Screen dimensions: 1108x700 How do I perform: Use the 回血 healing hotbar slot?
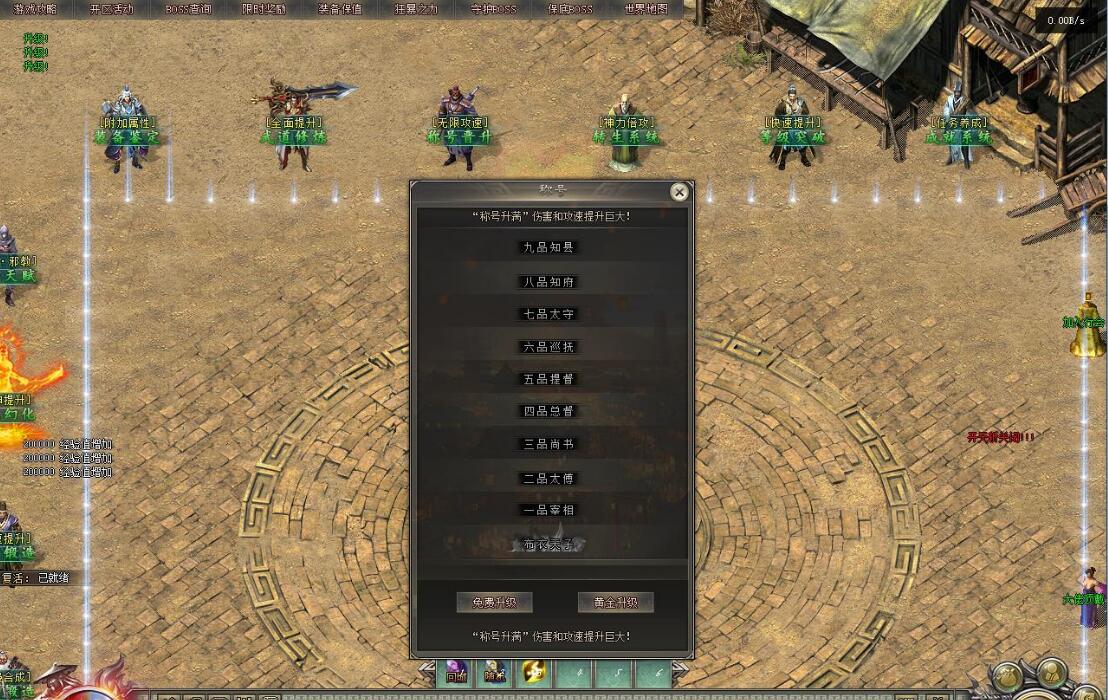[456, 673]
